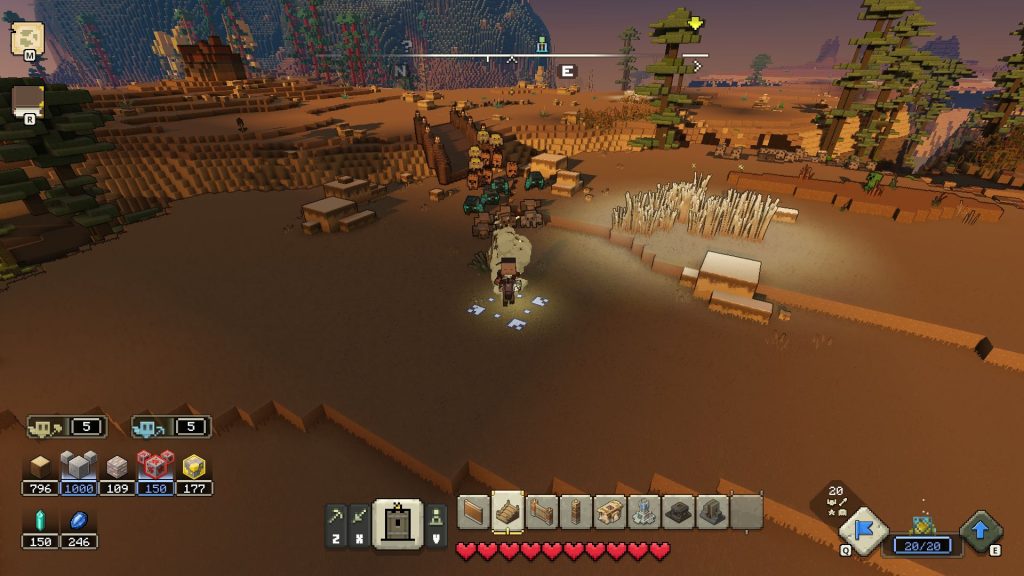
Task: Open the world map icon
Action: click(x=27, y=39)
